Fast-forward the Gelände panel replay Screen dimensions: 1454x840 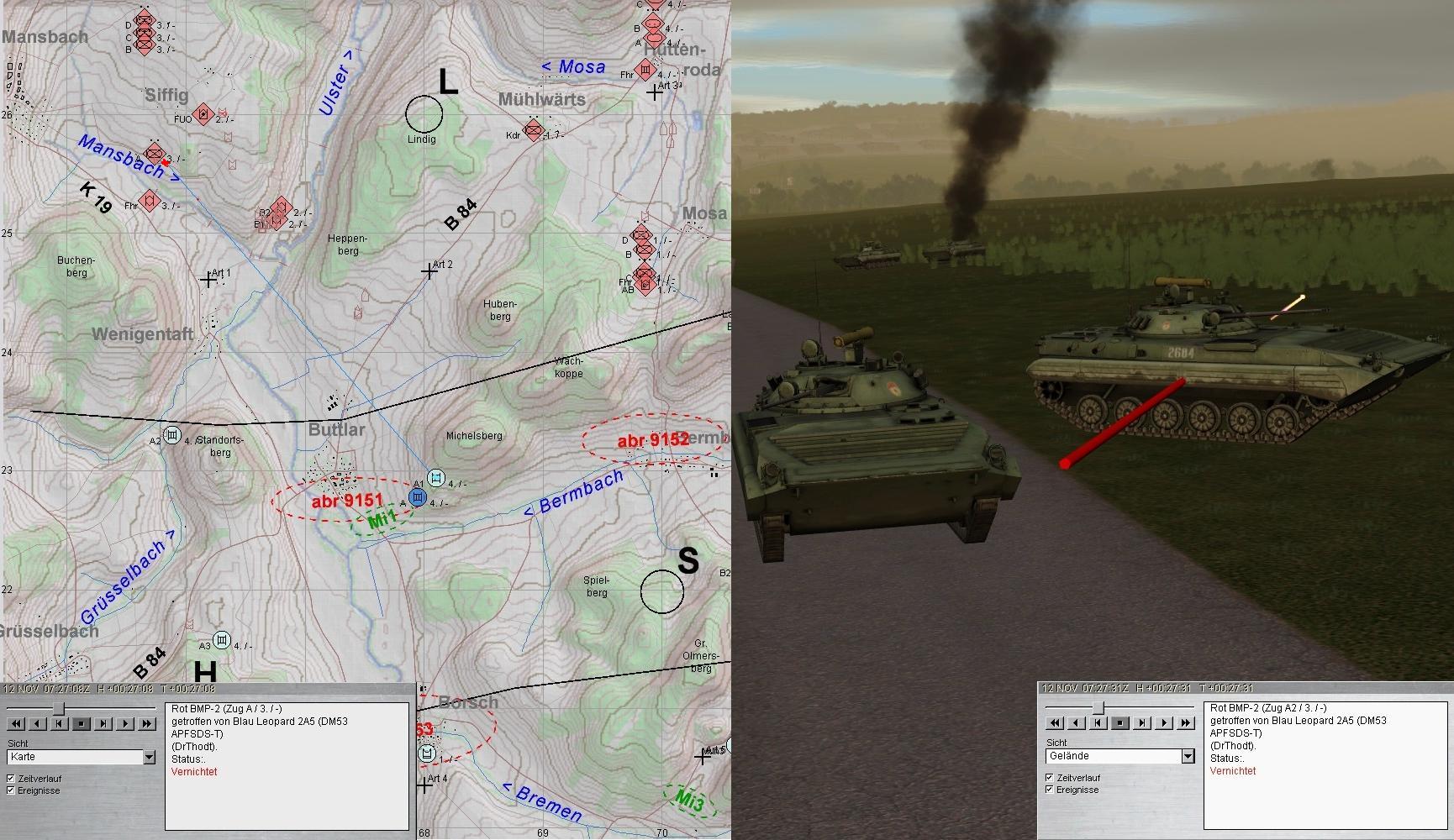(x=1186, y=722)
